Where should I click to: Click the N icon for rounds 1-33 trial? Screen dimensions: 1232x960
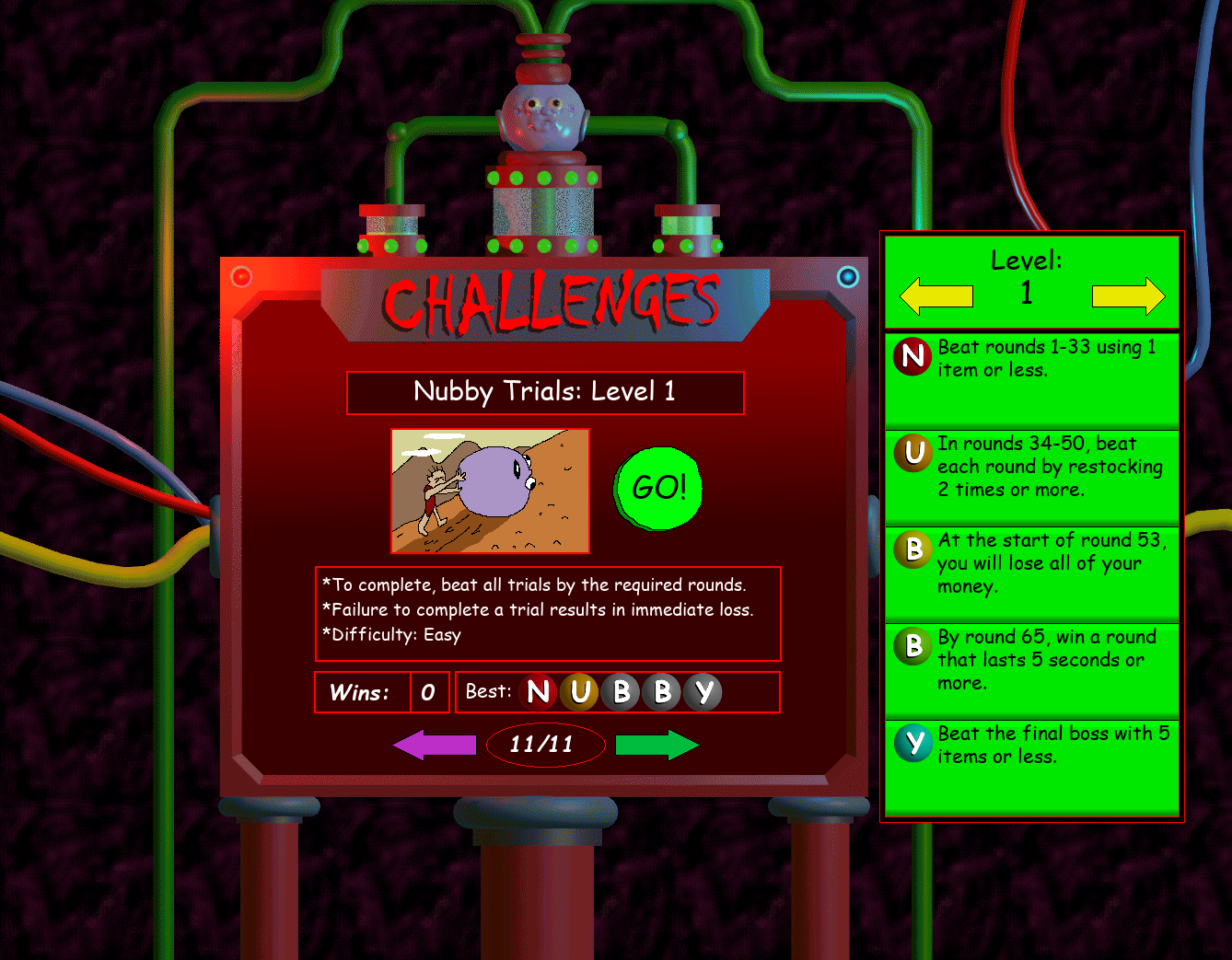point(912,357)
